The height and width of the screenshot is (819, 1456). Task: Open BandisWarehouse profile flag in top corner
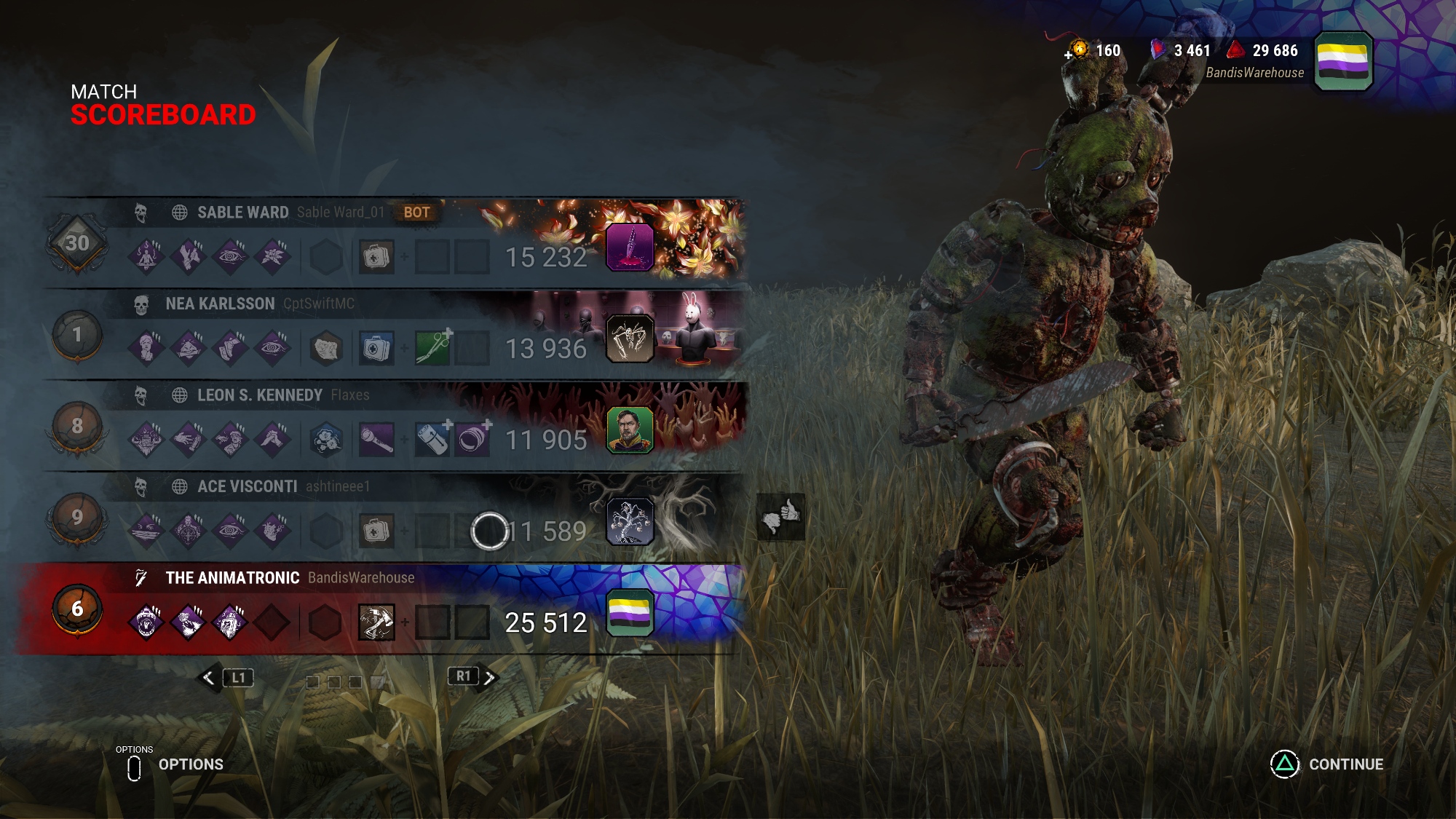click(1343, 61)
